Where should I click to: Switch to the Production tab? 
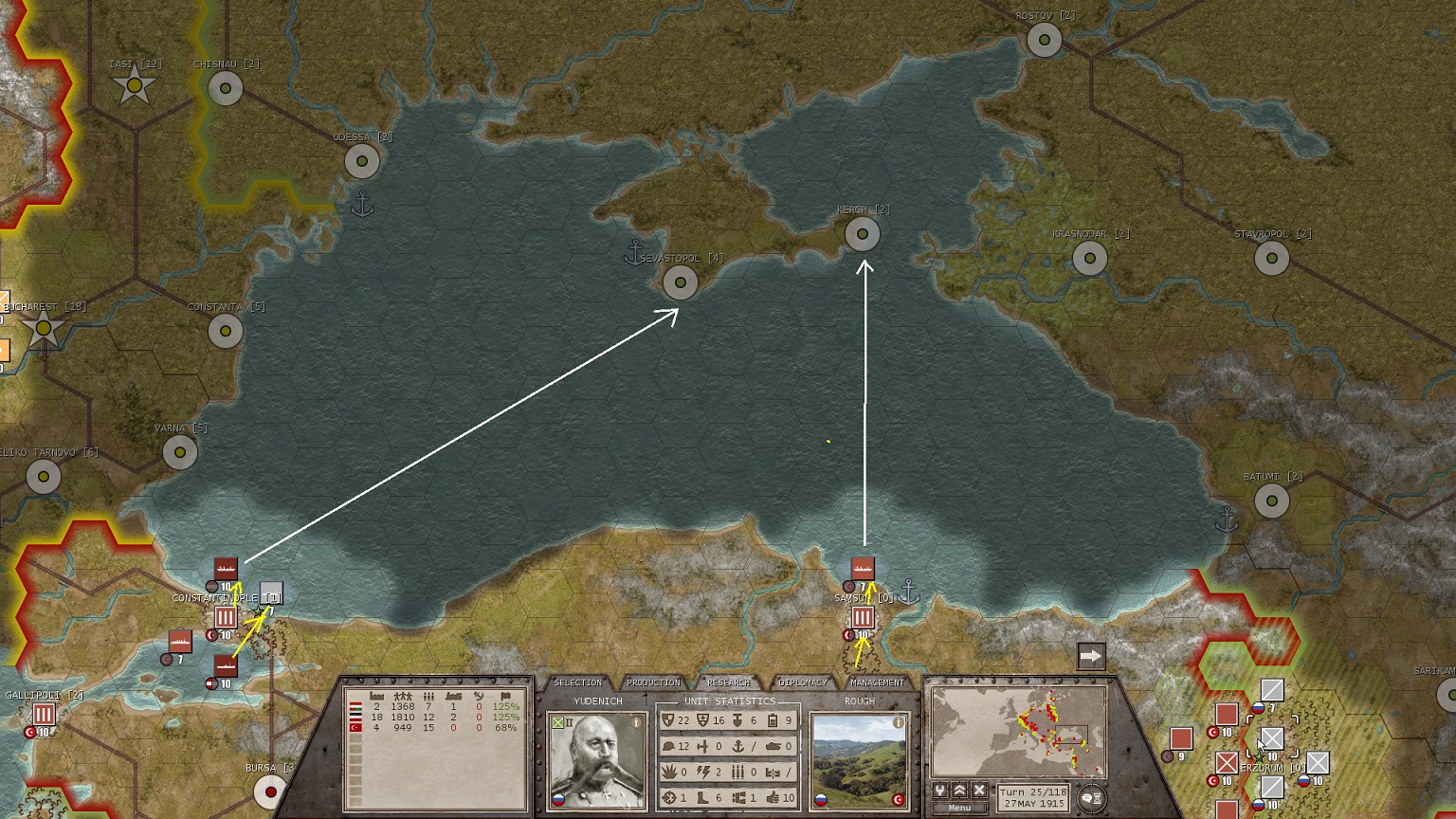[653, 682]
